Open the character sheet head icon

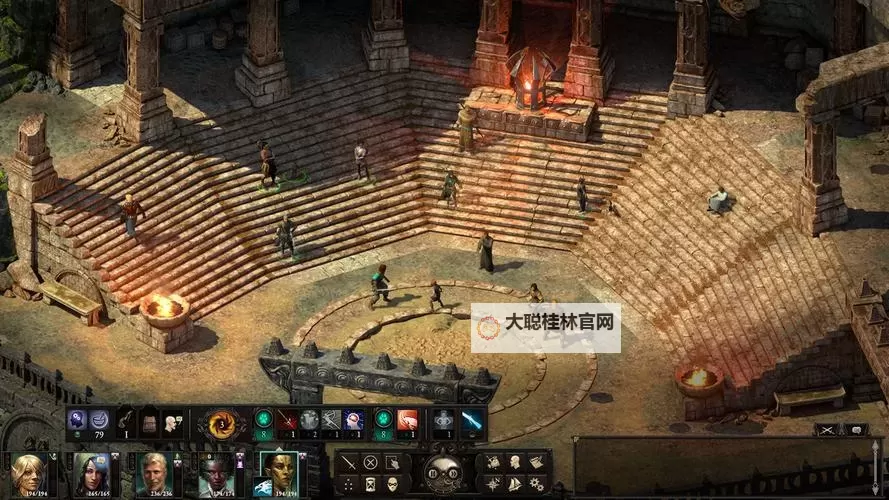pos(514,462)
